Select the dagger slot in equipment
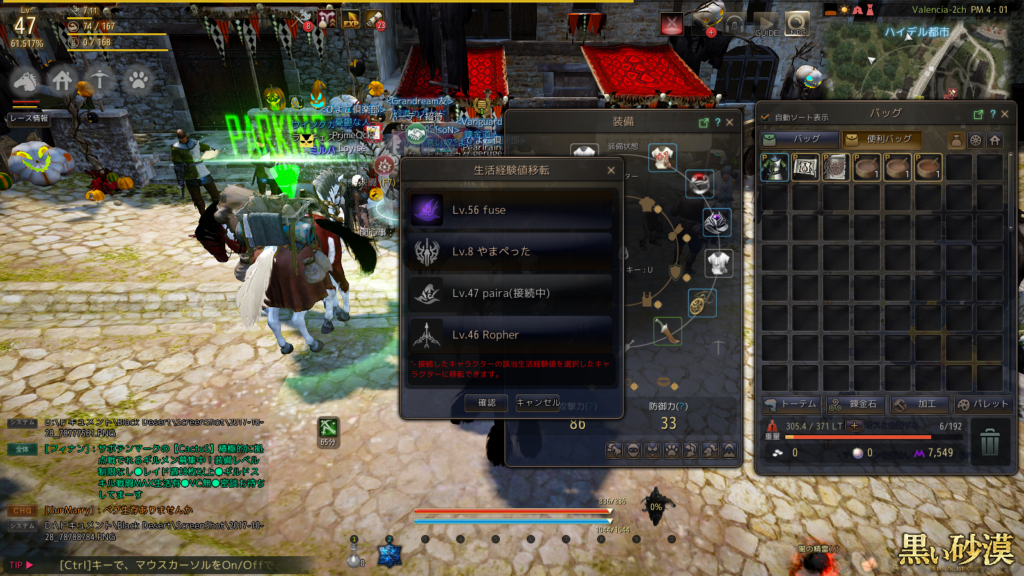1024x576 pixels. tap(667, 329)
